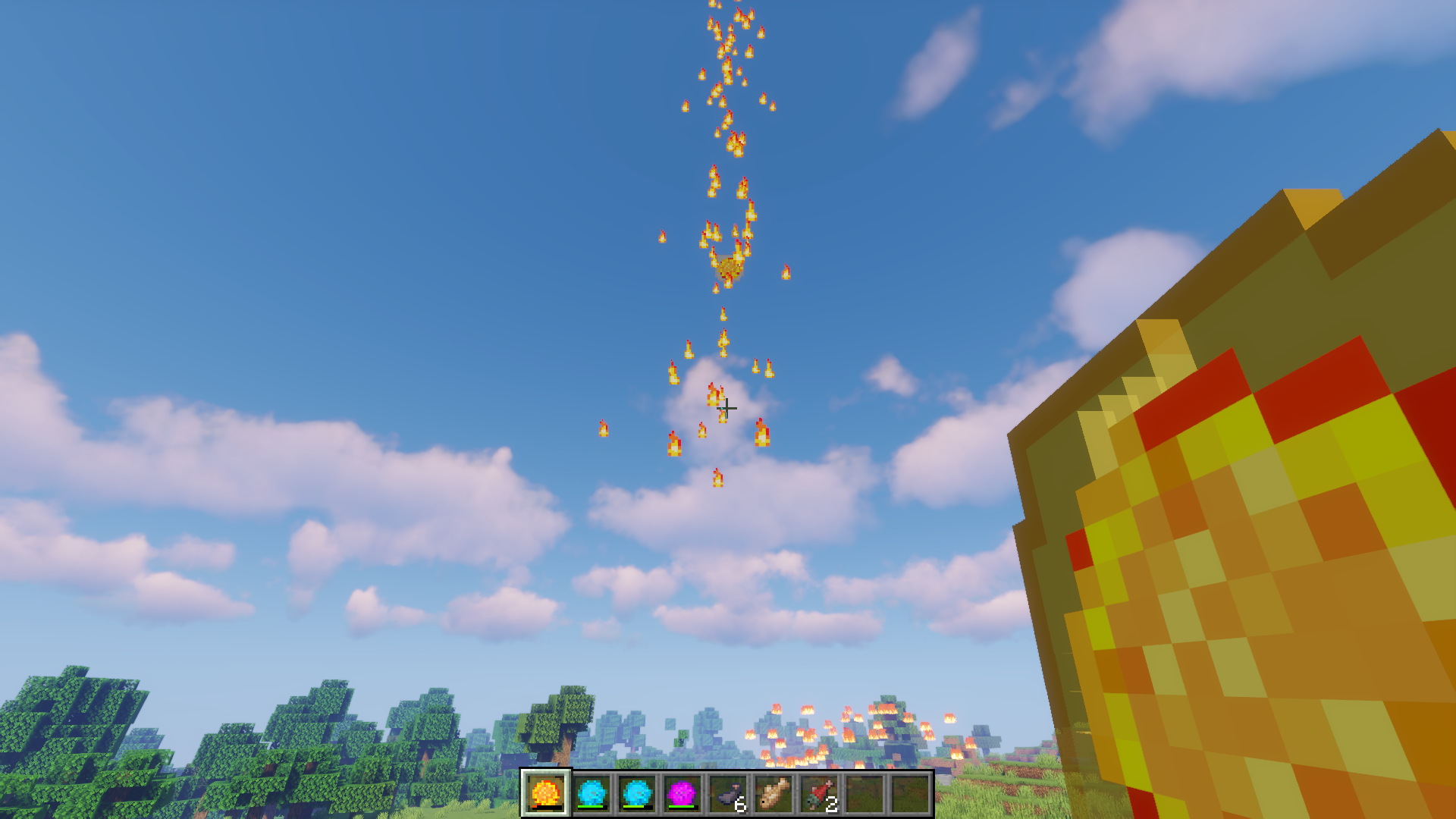Select the cooked fish hotbar slot

click(x=773, y=794)
